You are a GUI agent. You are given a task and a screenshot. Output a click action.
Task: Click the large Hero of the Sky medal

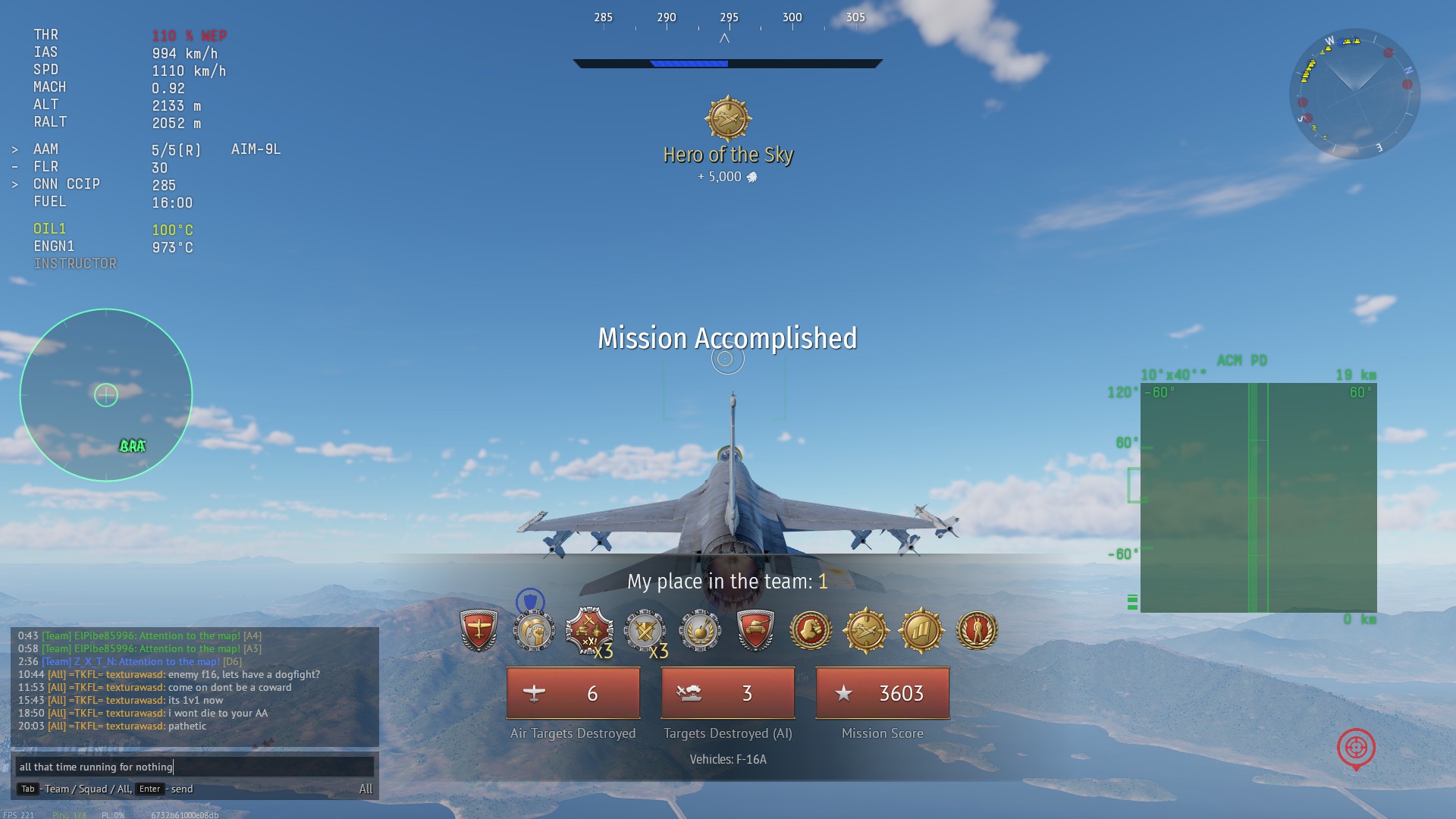coord(728,119)
